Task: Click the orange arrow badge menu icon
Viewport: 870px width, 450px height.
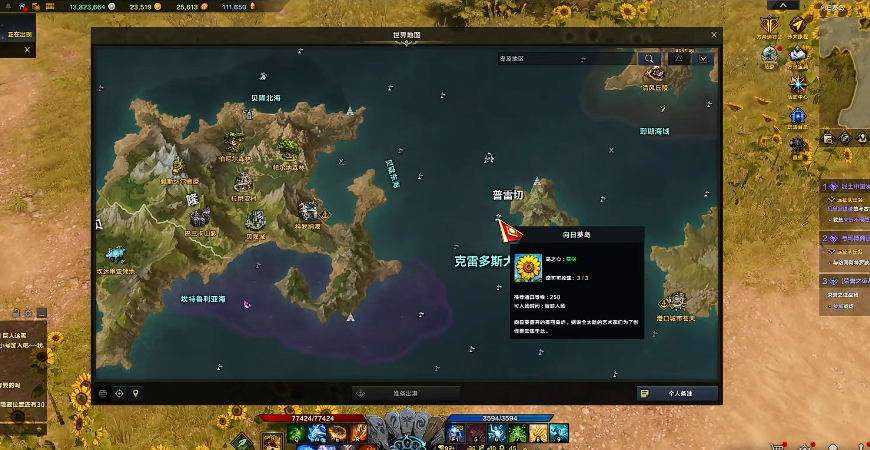Action: click(798, 24)
